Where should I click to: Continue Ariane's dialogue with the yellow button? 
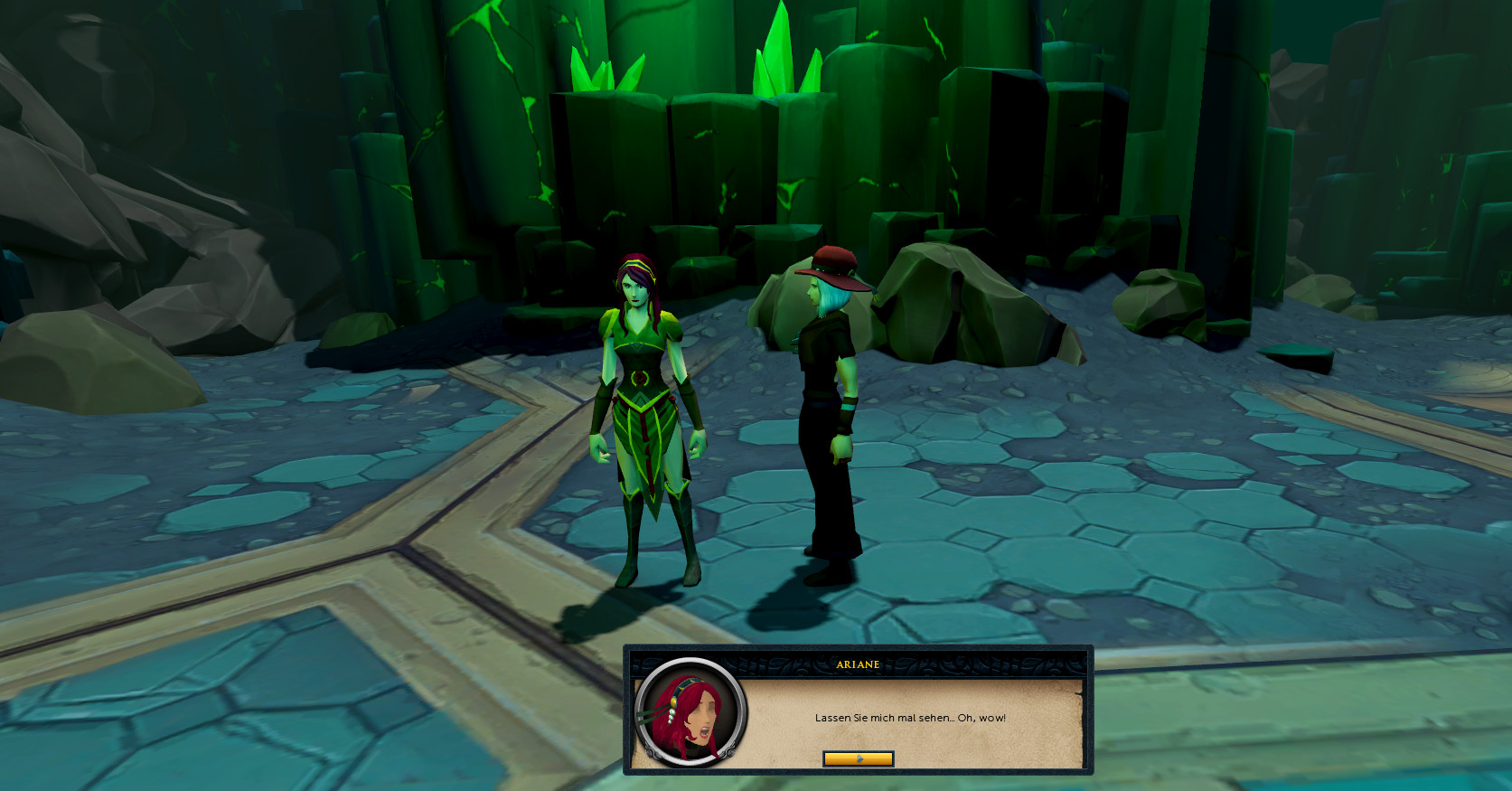coord(858,758)
